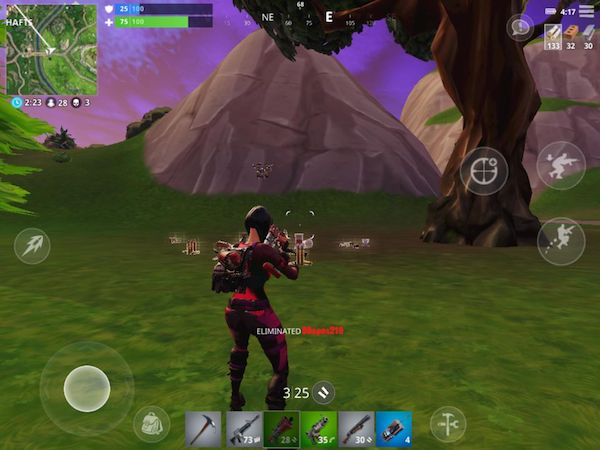The width and height of the screenshot is (600, 450).
Task: Open the backpack inventory
Action: [151, 424]
